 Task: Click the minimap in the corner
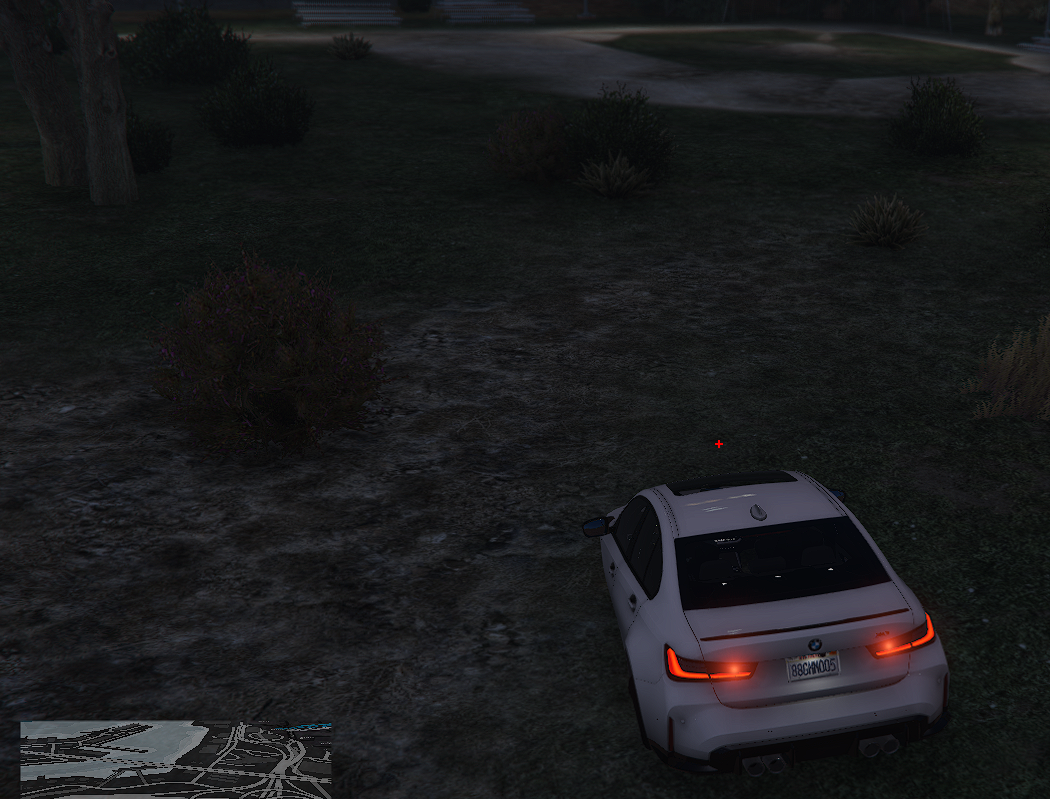[176, 759]
